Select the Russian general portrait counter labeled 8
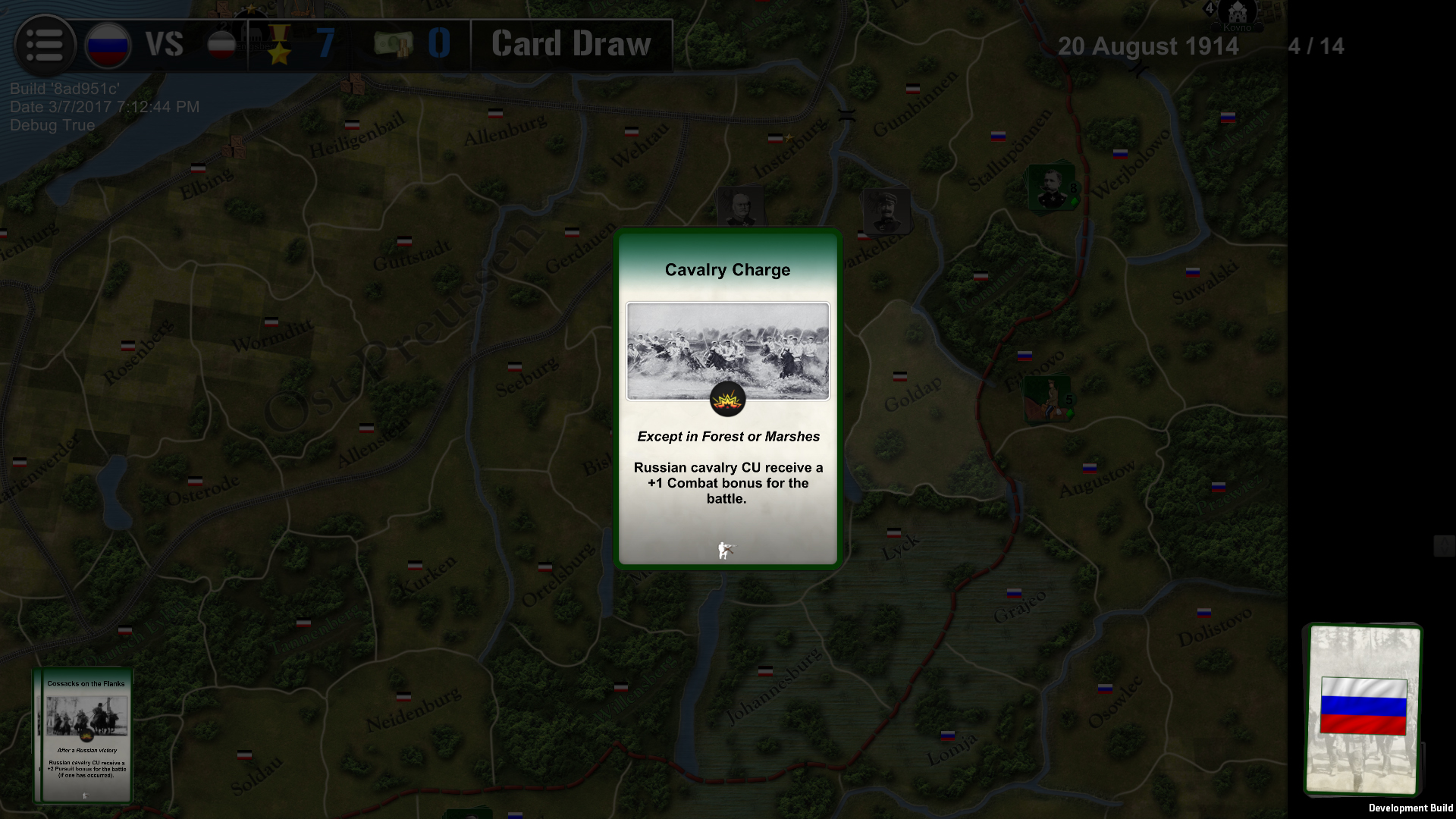This screenshot has height=819, width=1456. 1050,190
